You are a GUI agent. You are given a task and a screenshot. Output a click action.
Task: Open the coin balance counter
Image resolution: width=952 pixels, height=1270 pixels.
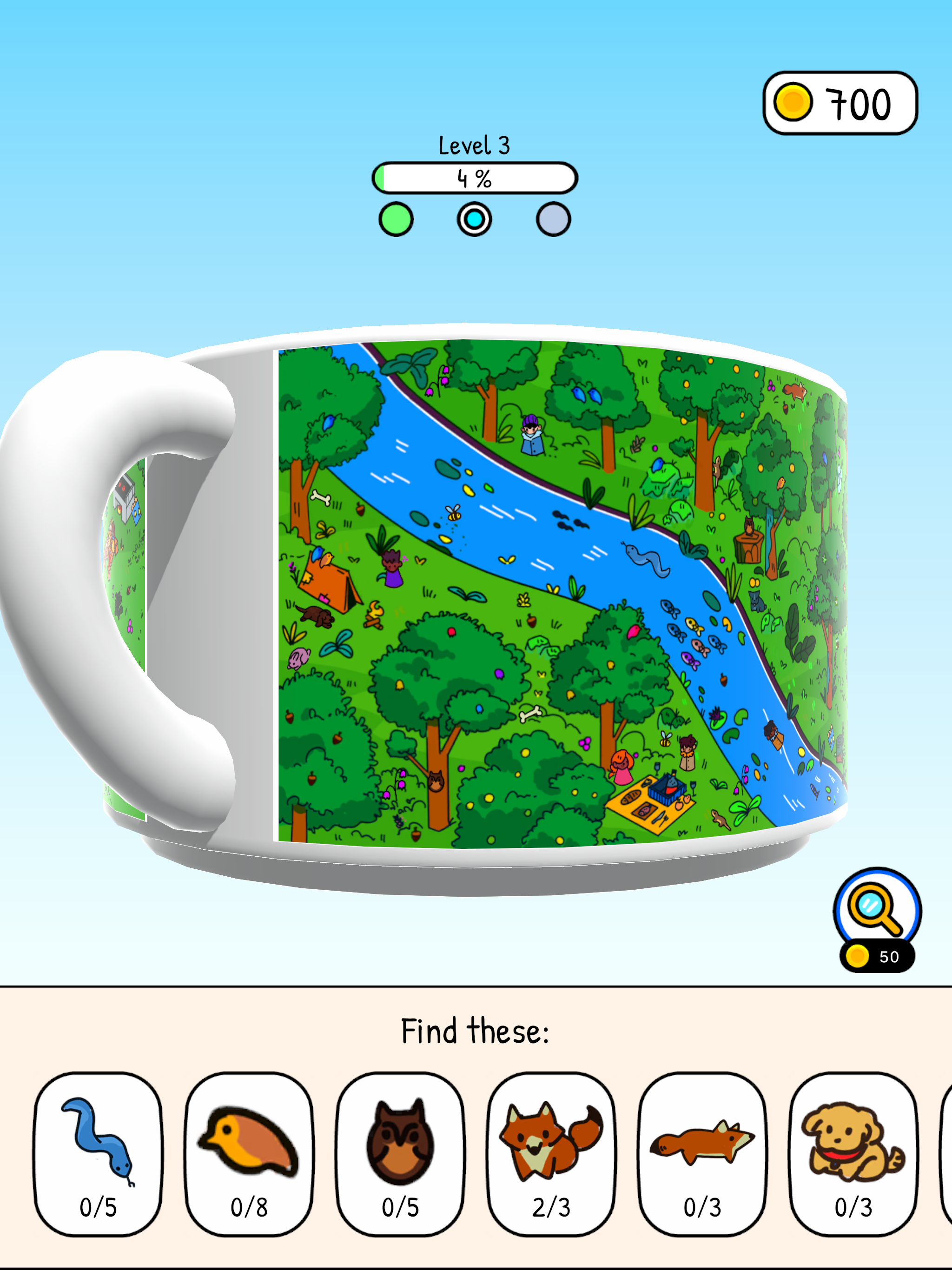[840, 101]
